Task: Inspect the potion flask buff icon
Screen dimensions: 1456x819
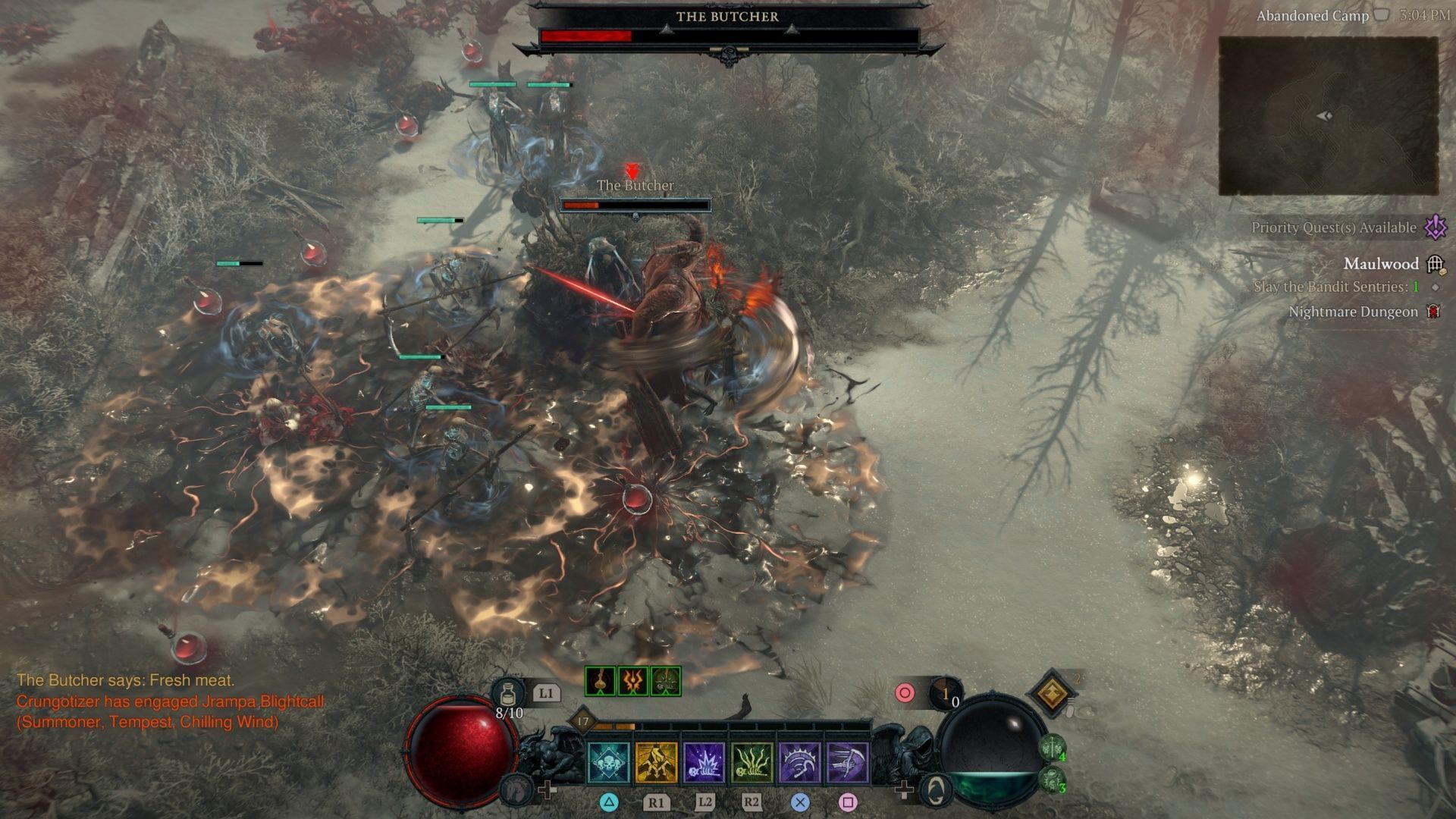Action: coord(600,682)
